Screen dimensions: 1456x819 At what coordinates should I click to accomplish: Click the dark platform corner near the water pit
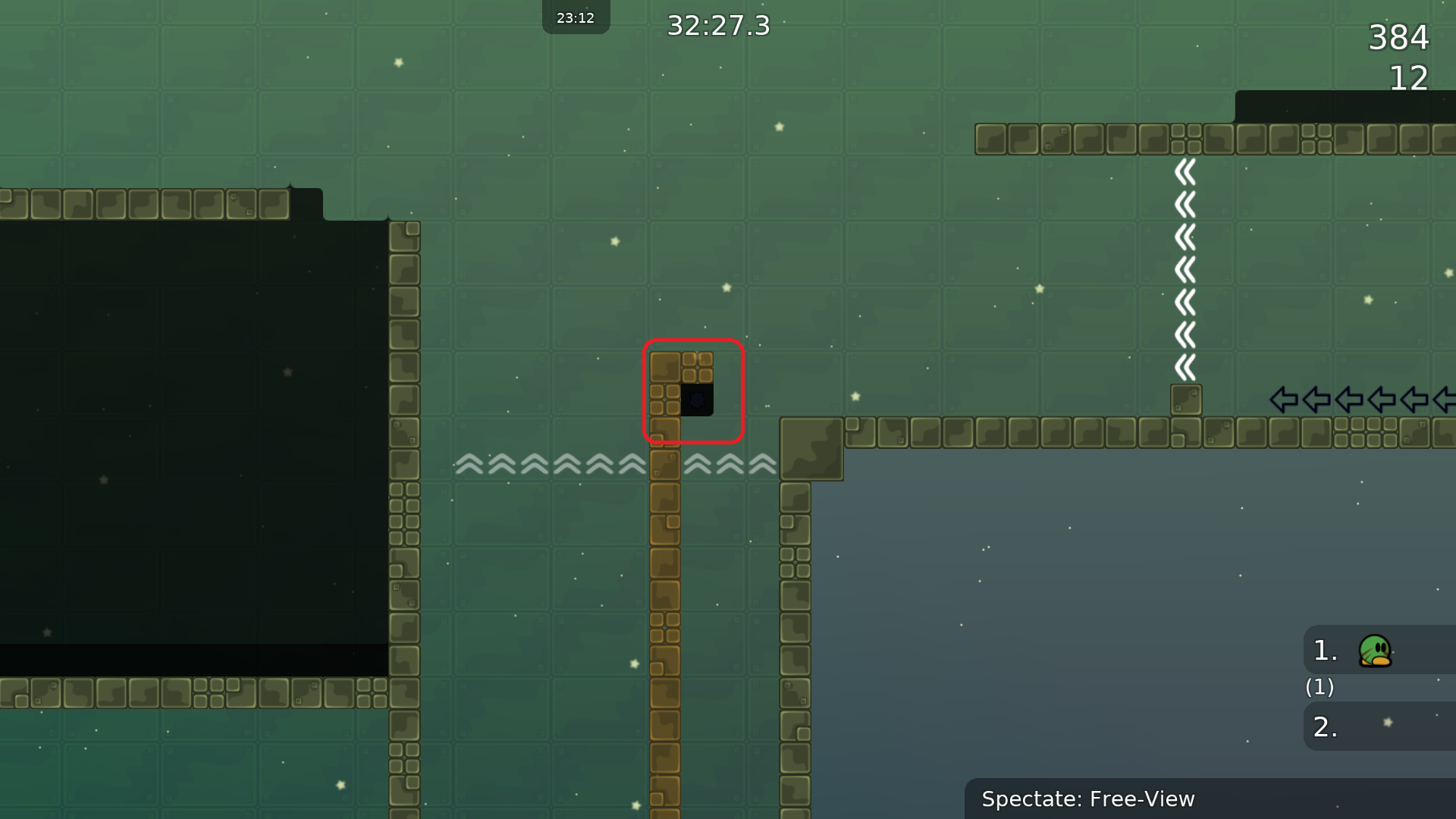tap(811, 449)
